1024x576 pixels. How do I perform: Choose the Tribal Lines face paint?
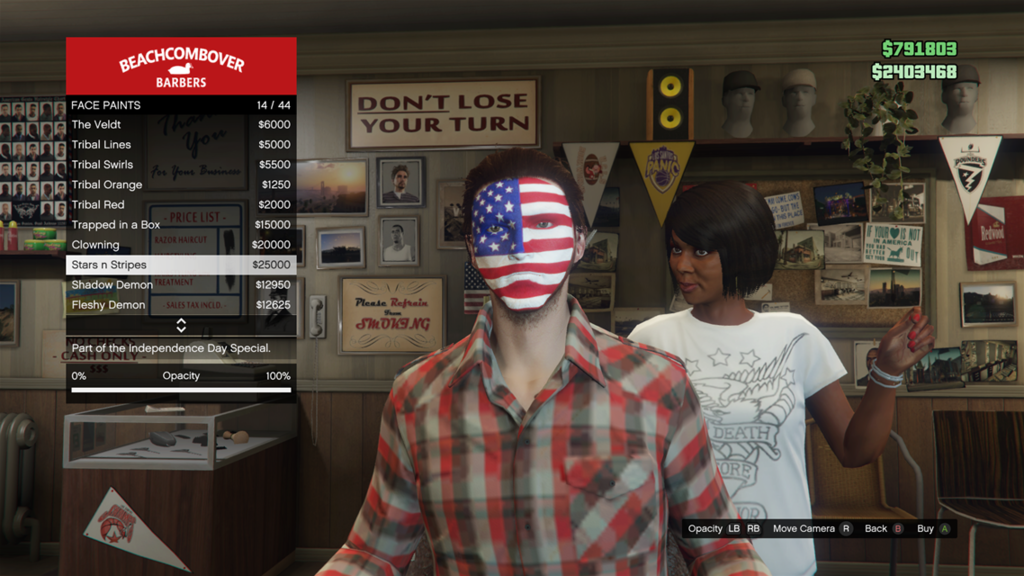181,145
